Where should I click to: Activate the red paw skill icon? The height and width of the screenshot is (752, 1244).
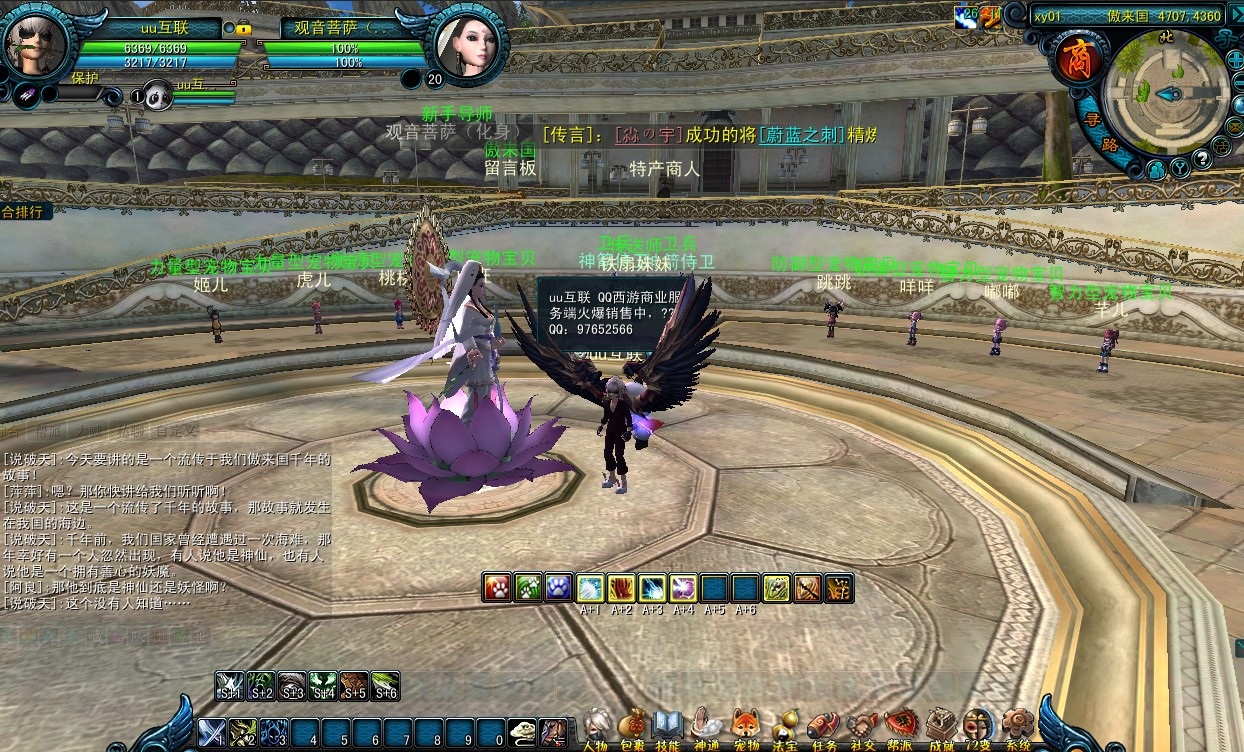click(x=497, y=588)
